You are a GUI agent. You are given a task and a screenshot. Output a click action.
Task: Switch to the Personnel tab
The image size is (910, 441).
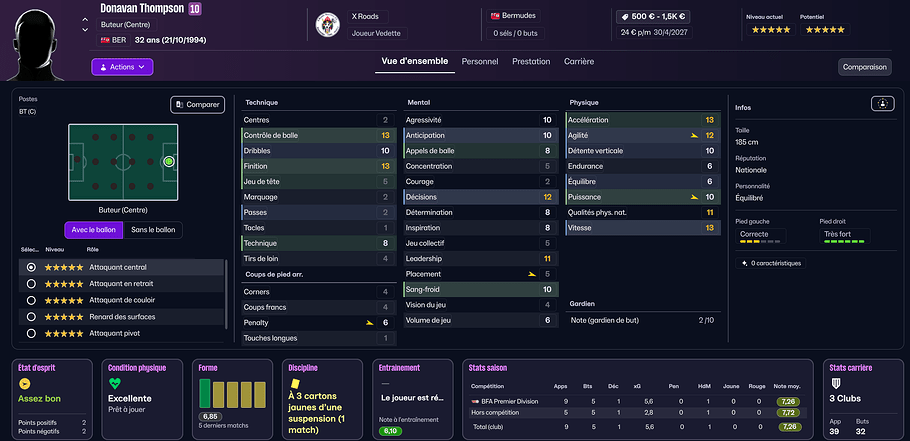[480, 62]
